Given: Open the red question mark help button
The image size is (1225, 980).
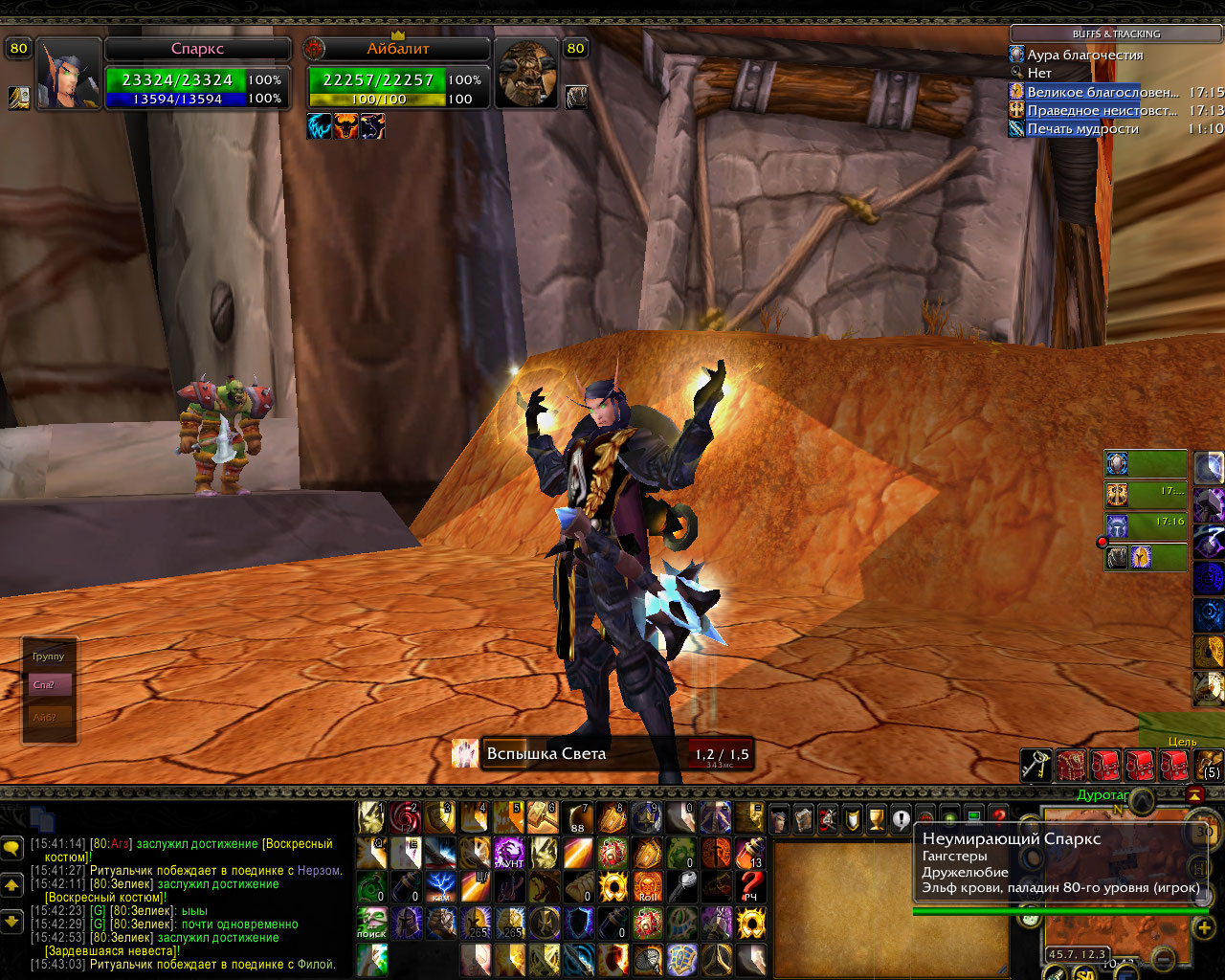Looking at the screenshot, I should pyautogui.click(x=999, y=817).
